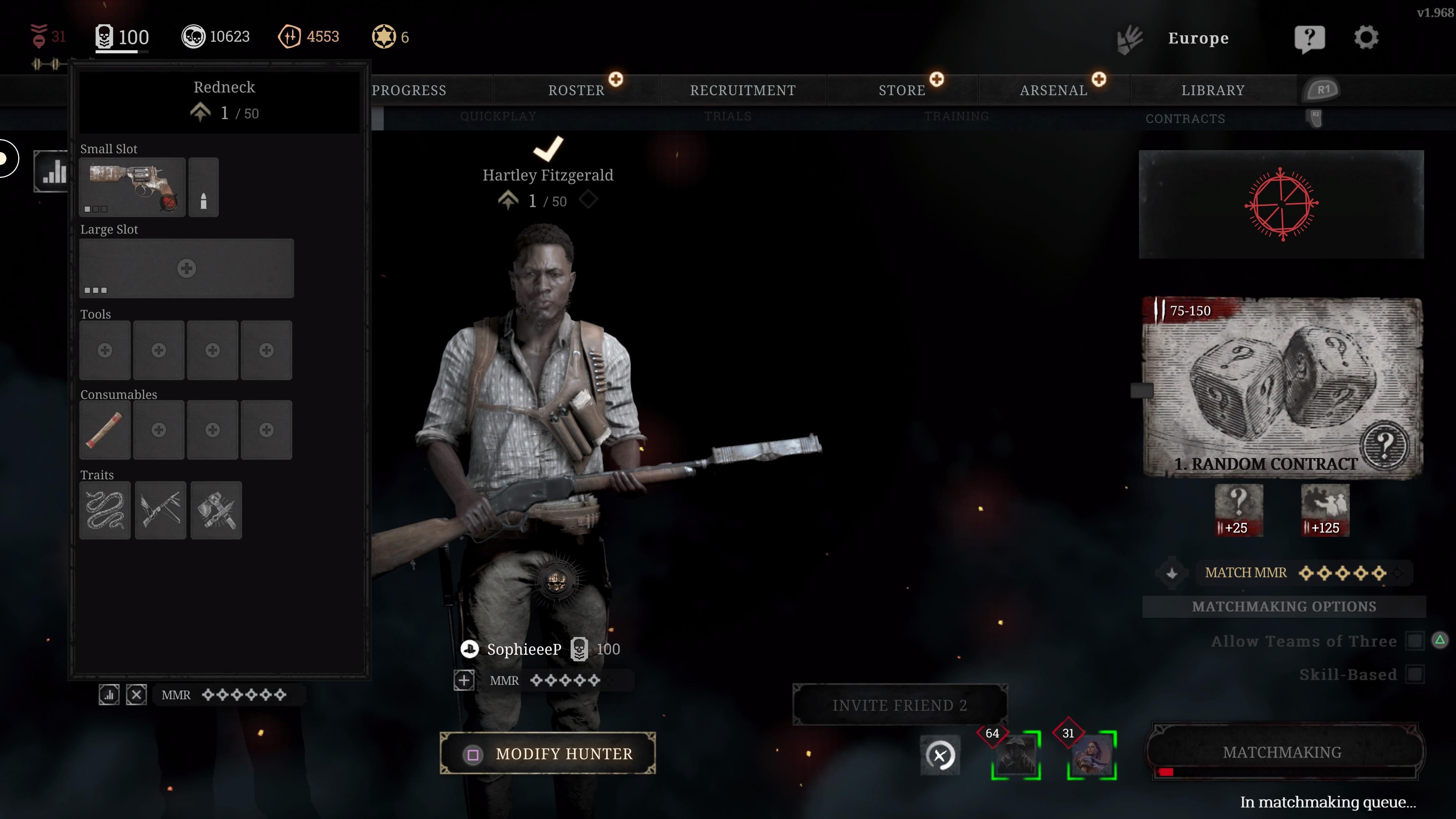The height and width of the screenshot is (819, 1456).
Task: Switch to the Recruitment tab
Action: pyautogui.click(x=743, y=90)
